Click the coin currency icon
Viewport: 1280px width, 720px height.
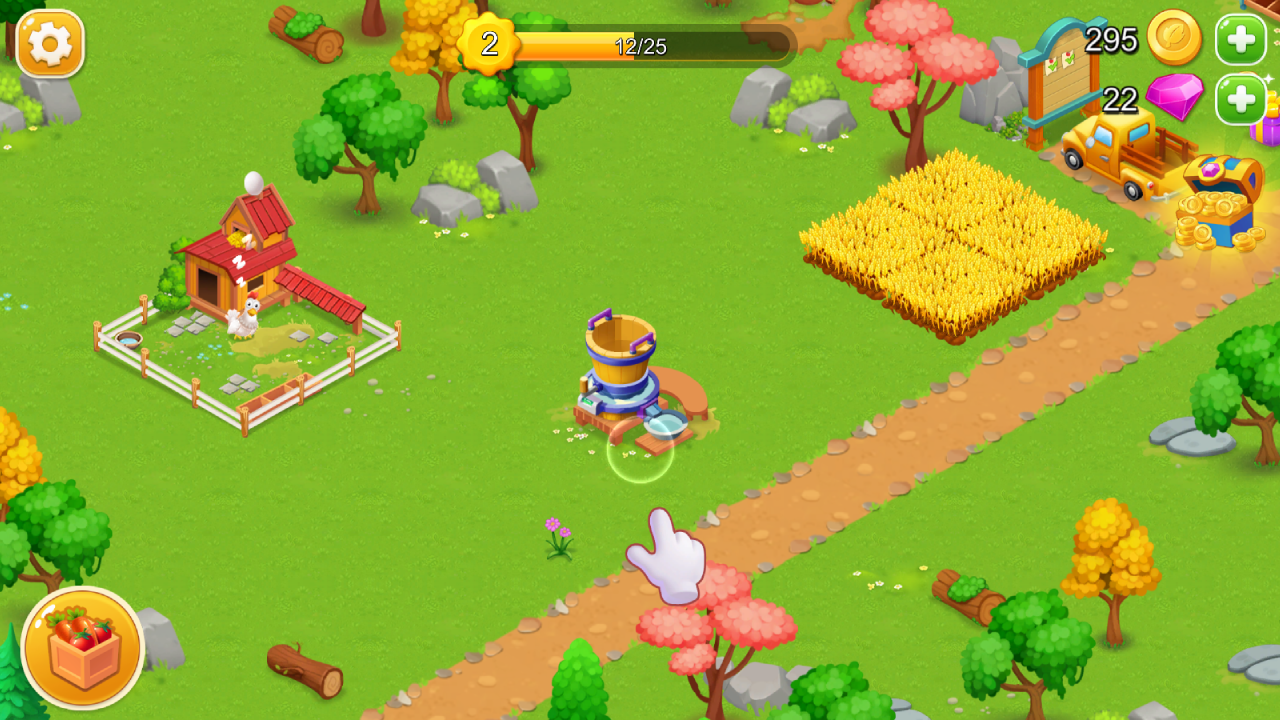coord(1175,40)
